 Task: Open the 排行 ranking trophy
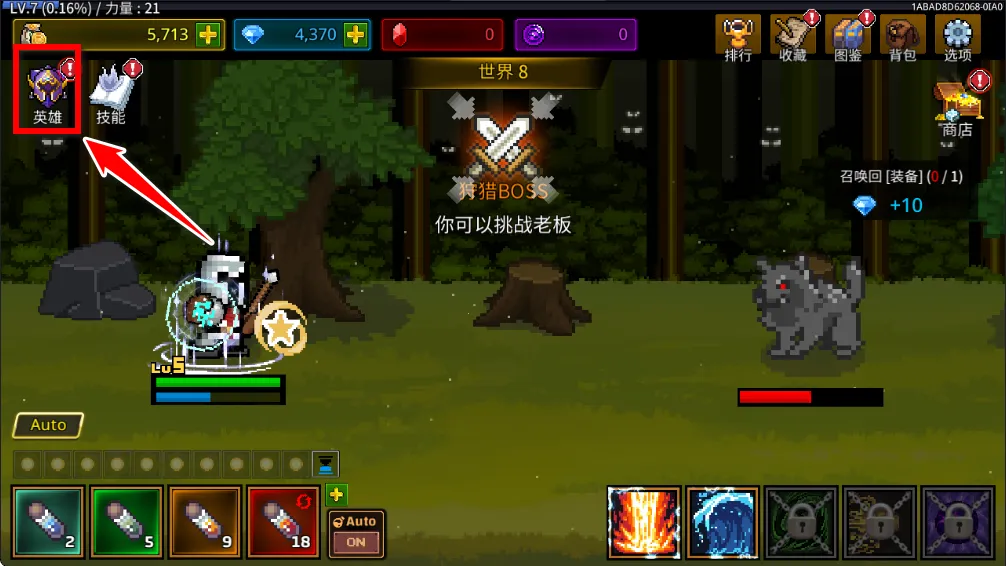click(x=738, y=39)
